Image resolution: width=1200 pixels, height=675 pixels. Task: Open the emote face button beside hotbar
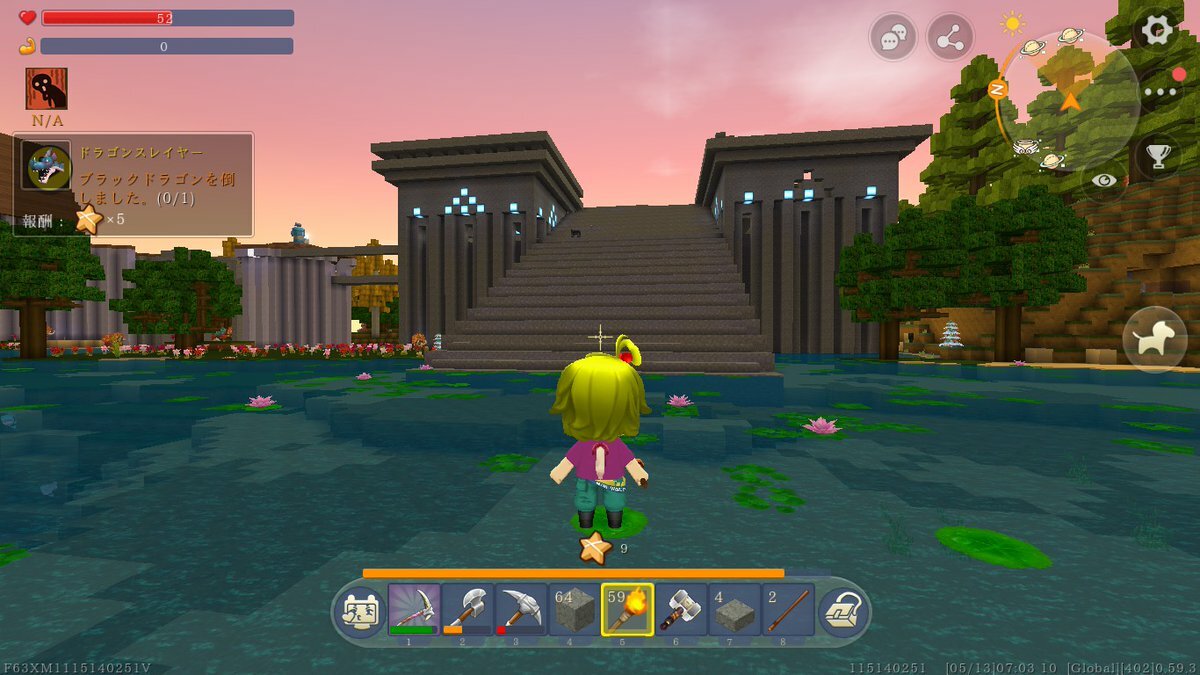click(x=358, y=610)
